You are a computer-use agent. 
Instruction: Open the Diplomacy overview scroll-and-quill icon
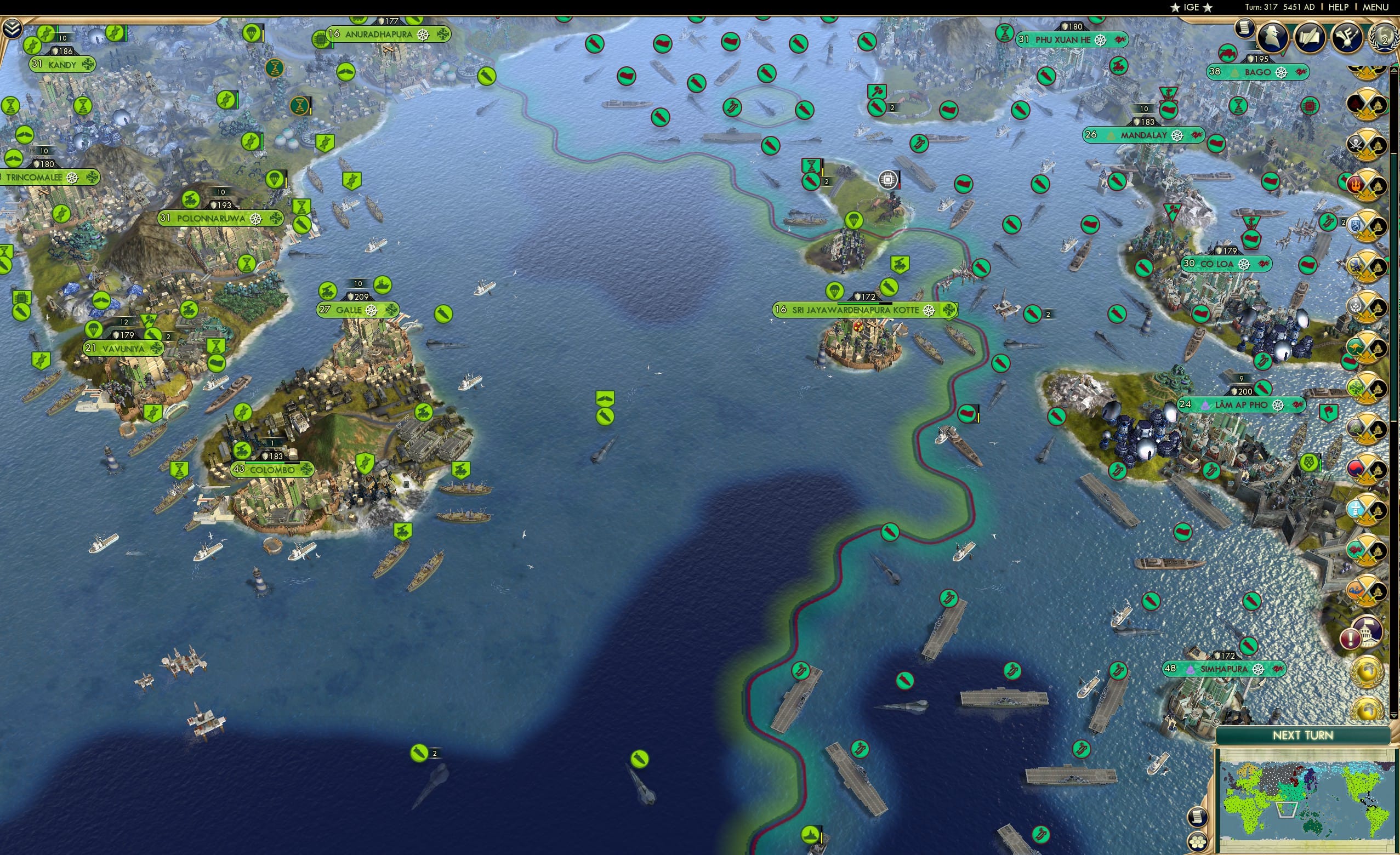[1311, 37]
